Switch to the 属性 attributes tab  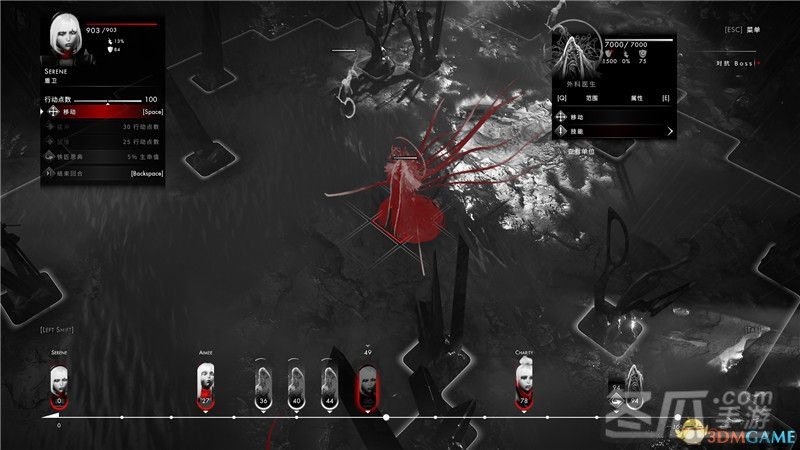(x=636, y=99)
